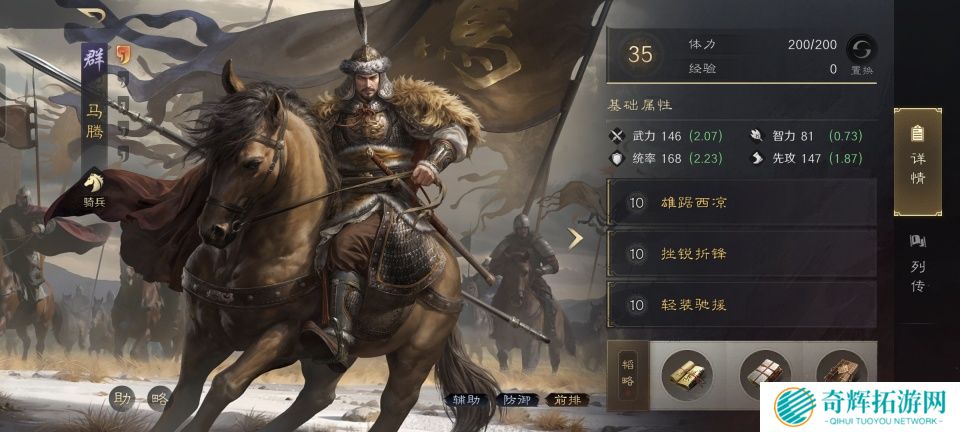Open the 详情 details tab
The width and height of the screenshot is (960, 432).
coord(917,160)
